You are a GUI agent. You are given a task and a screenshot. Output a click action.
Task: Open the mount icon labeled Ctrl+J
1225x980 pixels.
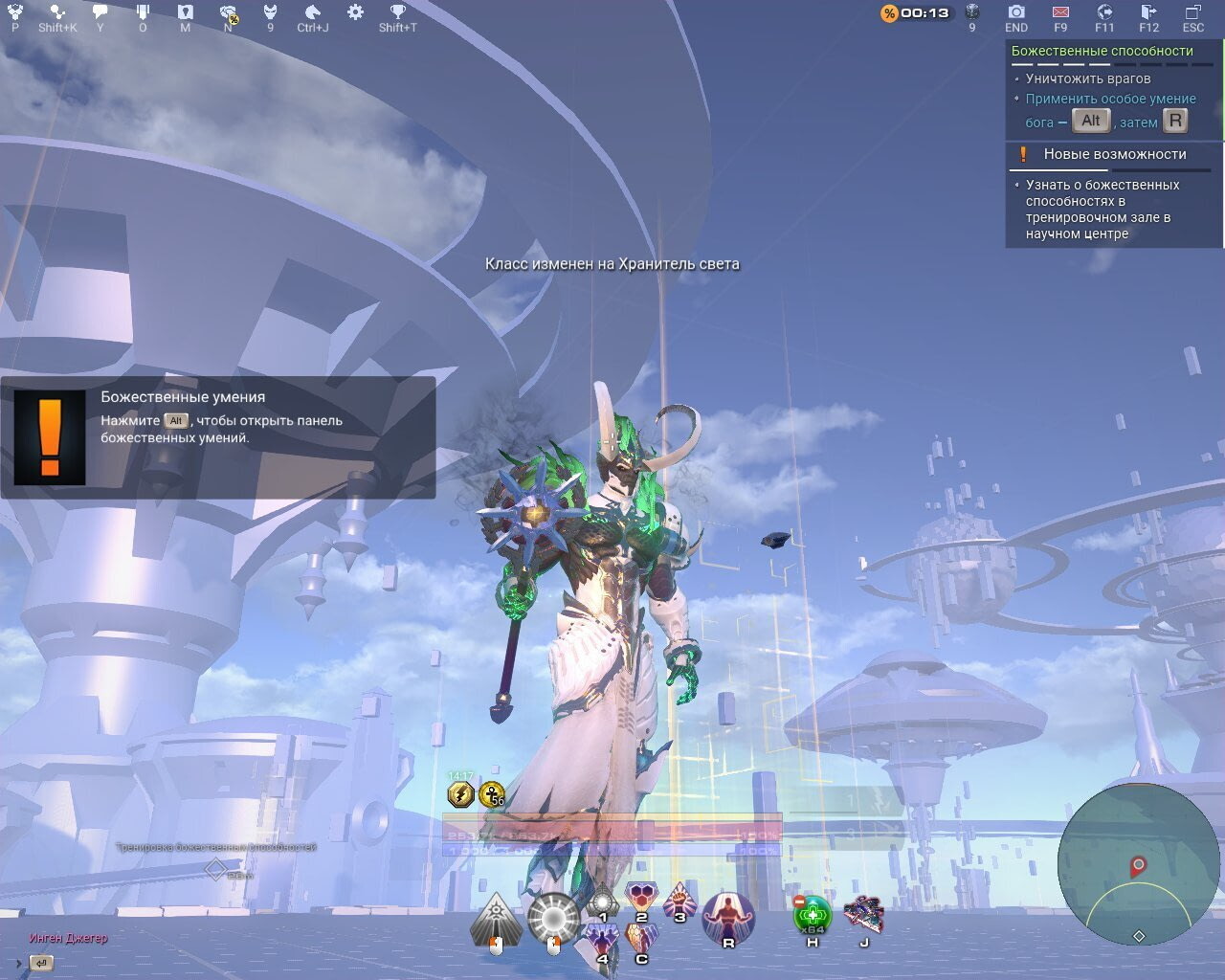click(310, 13)
